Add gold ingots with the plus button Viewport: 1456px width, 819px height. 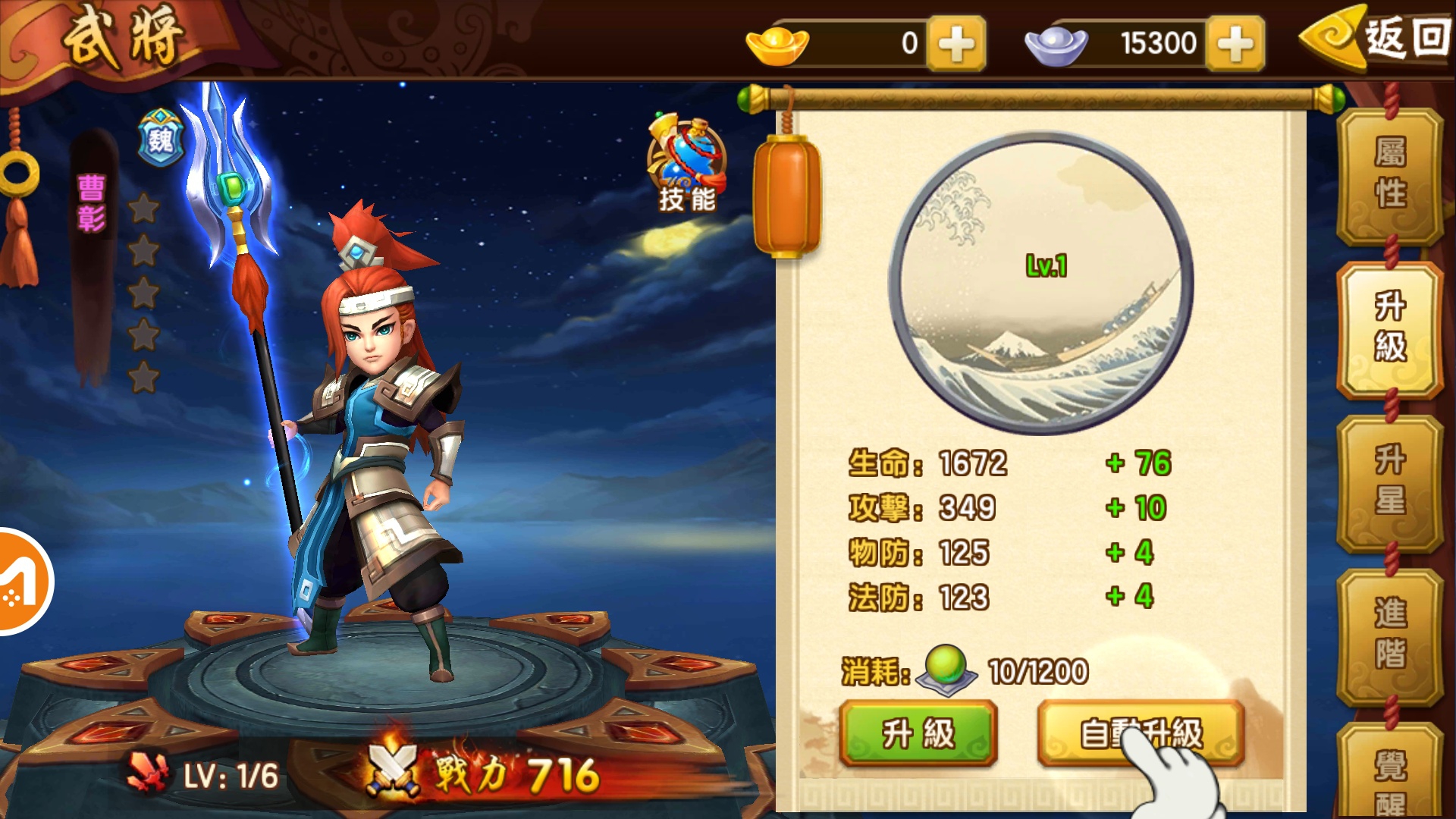click(x=957, y=44)
